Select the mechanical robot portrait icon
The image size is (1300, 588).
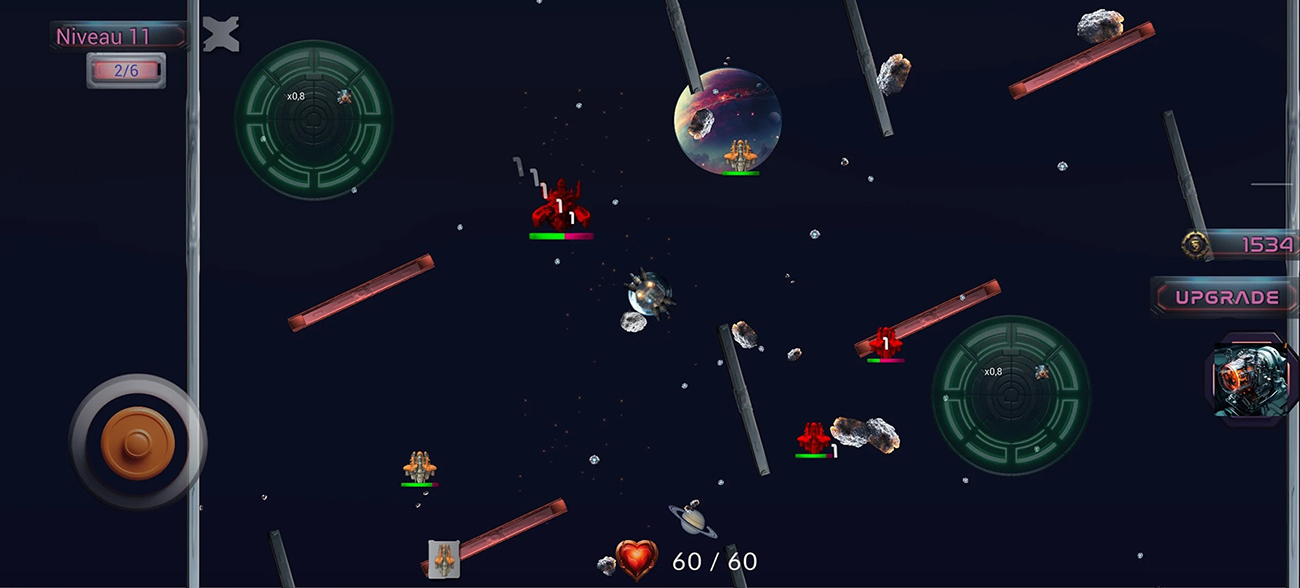point(1244,380)
